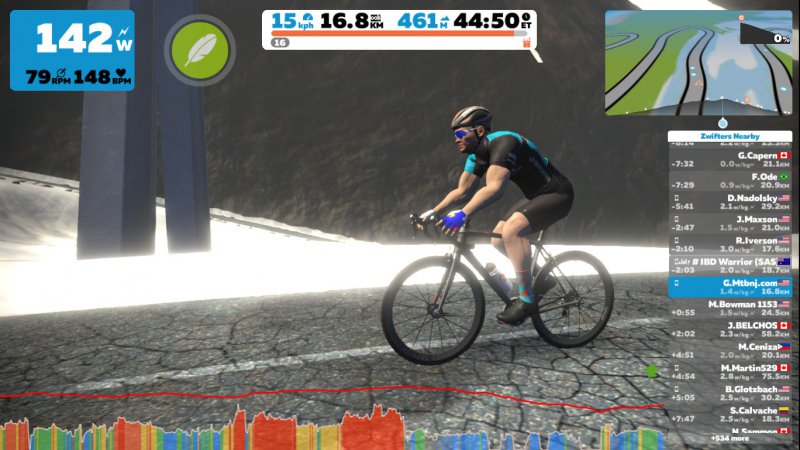The width and height of the screenshot is (800, 450).
Task: Choose D.Nadolsky in the rider list
Action: 730,202
